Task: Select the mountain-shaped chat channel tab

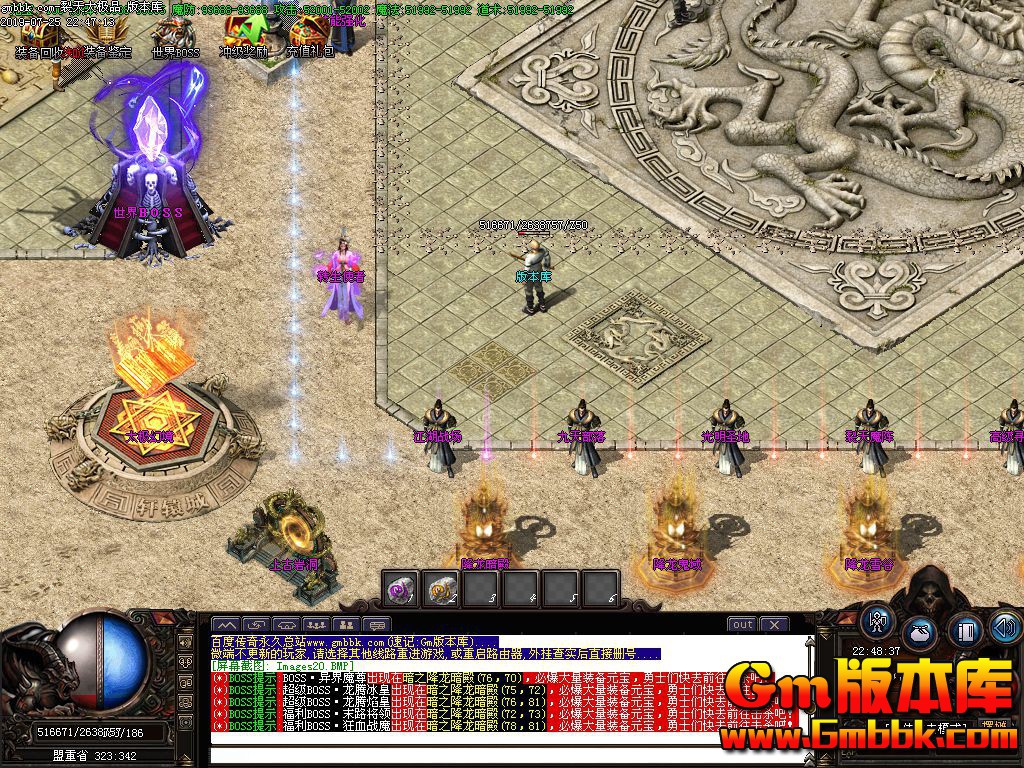Action: click(226, 625)
